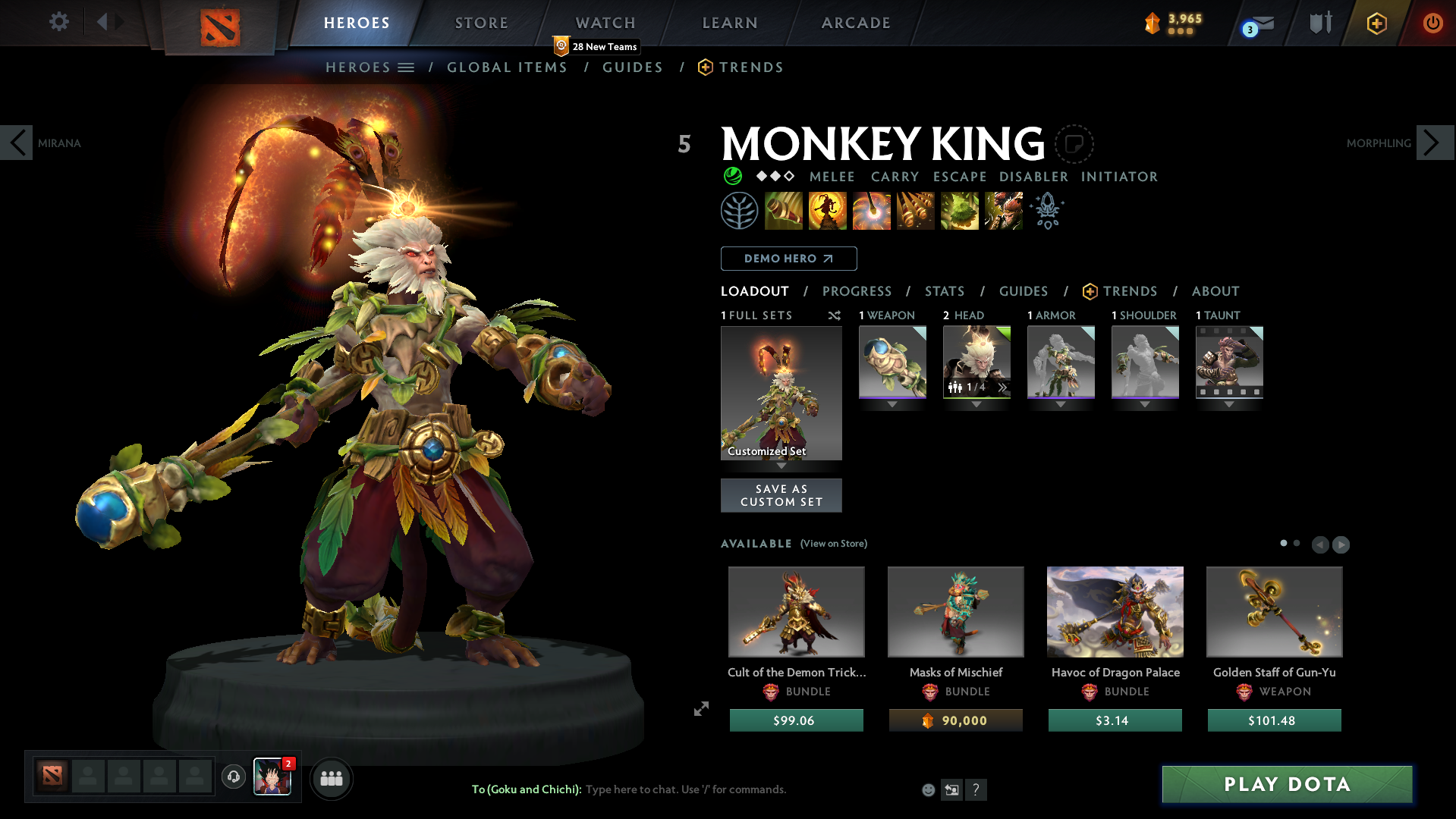Viewport: 1456px width, 819px height.
Task: Expand the hero model to fullscreen
Action: [x=700, y=708]
